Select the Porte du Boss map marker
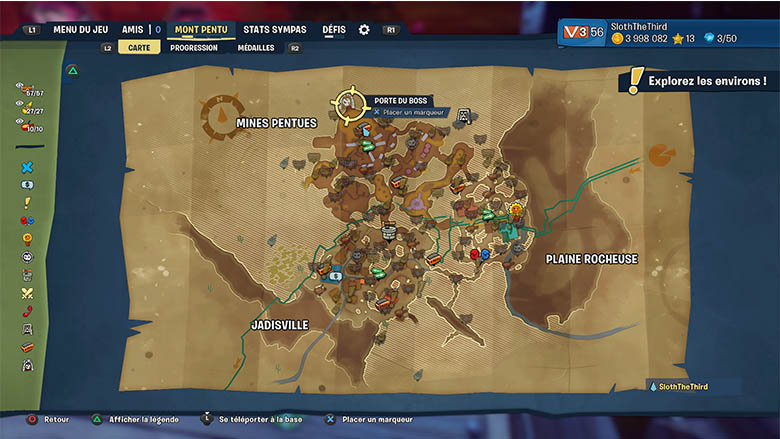The image size is (780, 439). coord(350,102)
